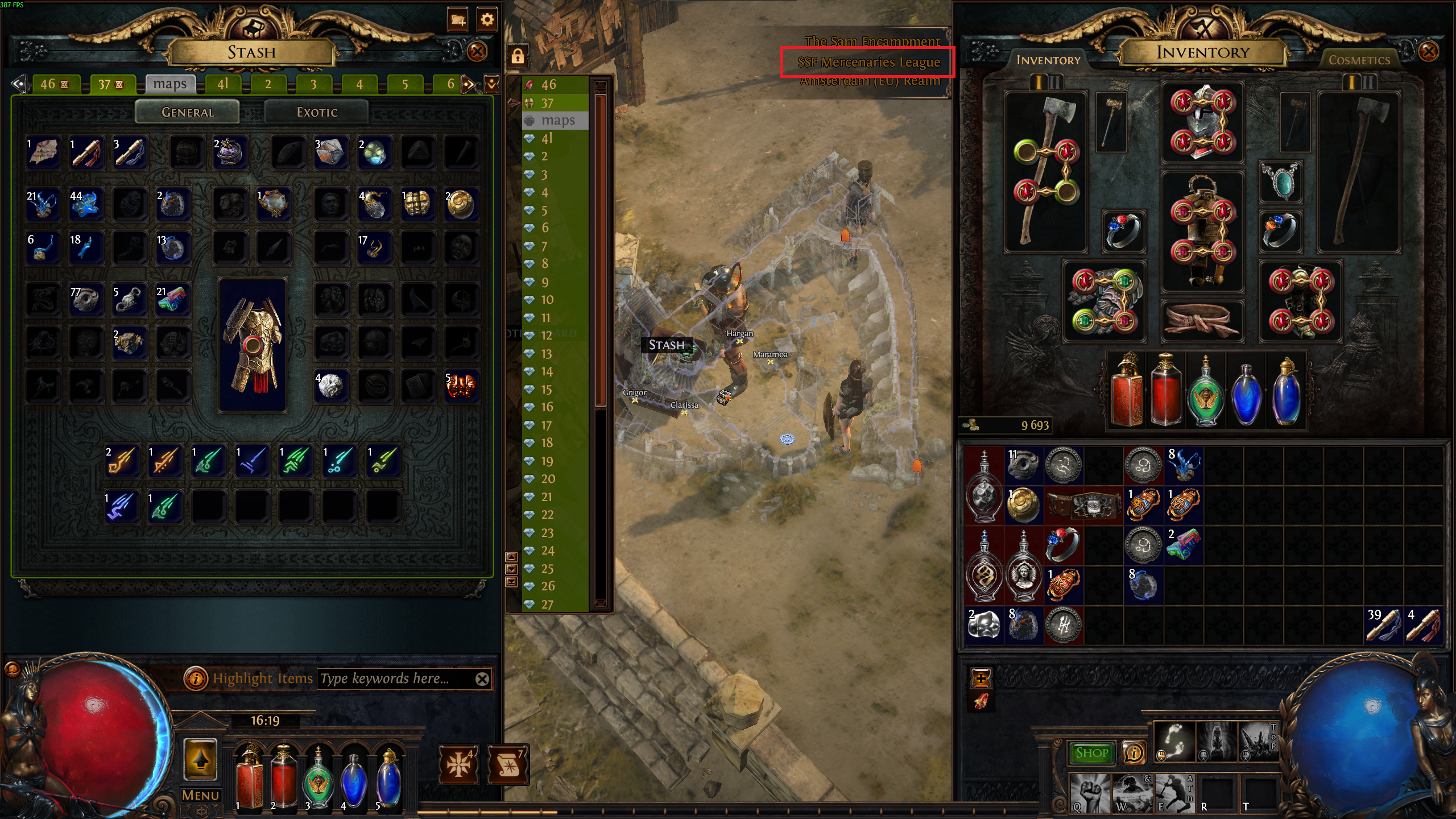Select the General currency sub-tab
1456x819 pixels.
(x=188, y=112)
